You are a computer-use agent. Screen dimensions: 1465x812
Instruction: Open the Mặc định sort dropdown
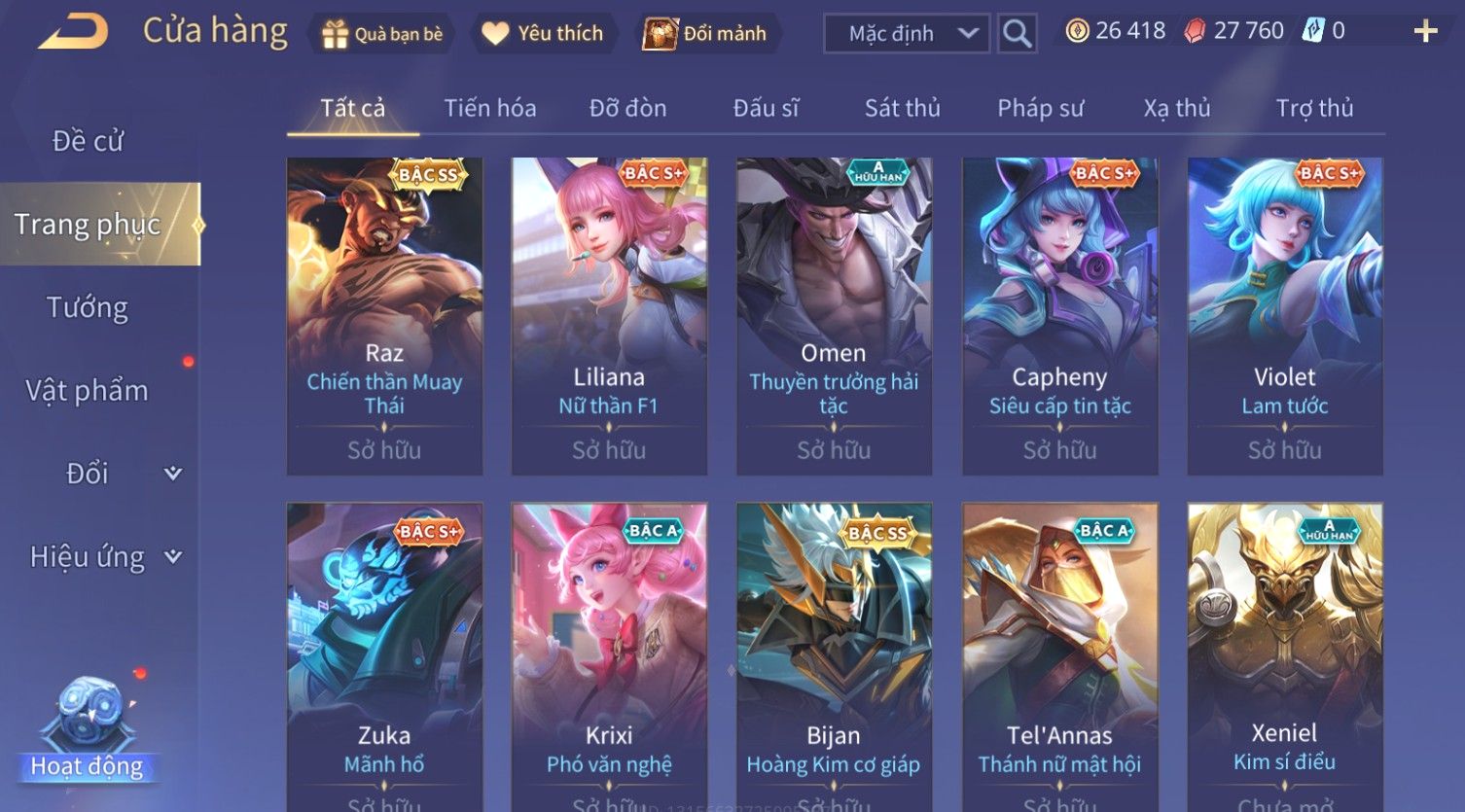(x=906, y=34)
